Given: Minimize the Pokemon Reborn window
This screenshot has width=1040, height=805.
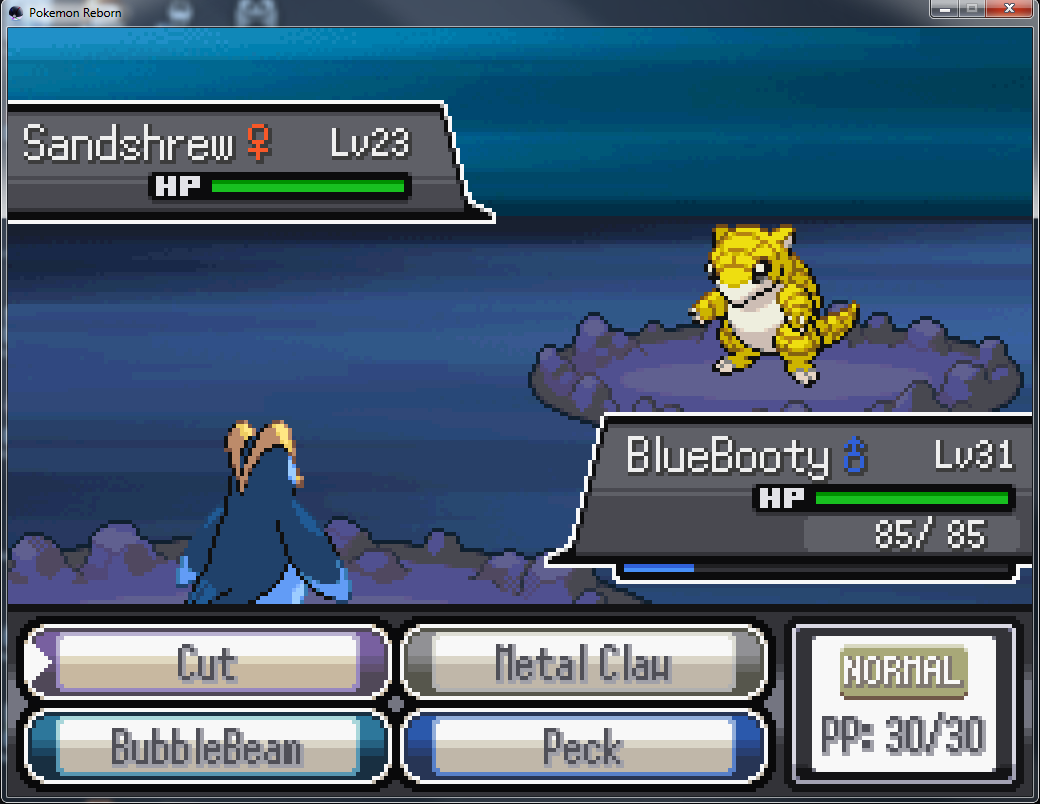Looking at the screenshot, I should (x=943, y=10).
